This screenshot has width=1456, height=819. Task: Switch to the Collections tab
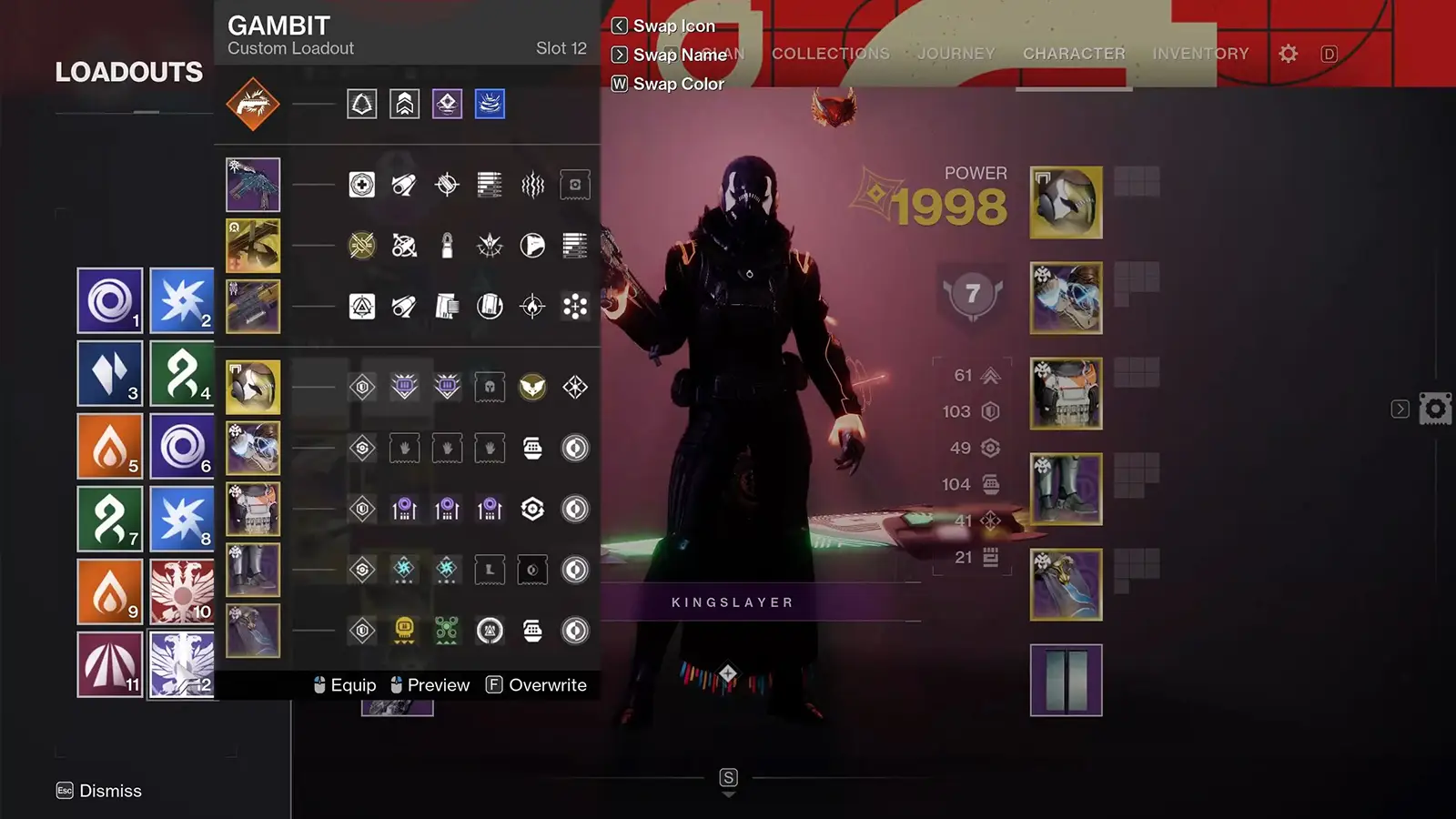(829, 54)
